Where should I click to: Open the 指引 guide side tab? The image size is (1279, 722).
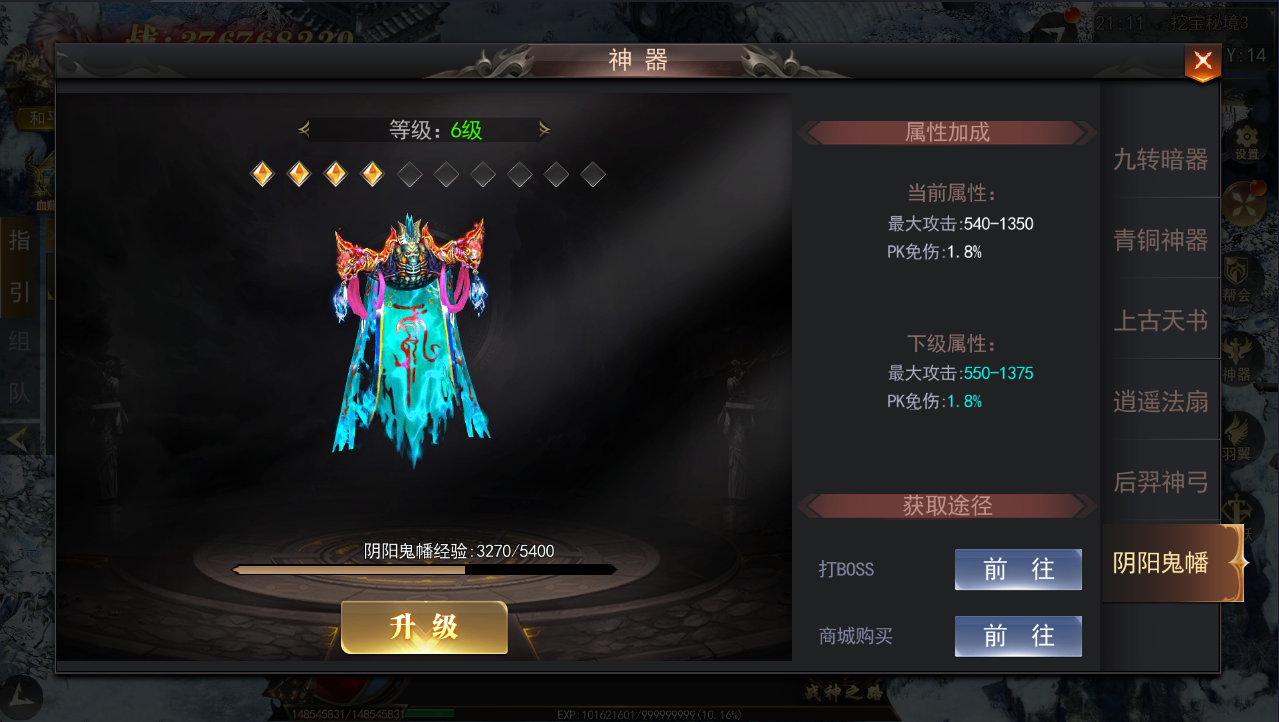19,265
